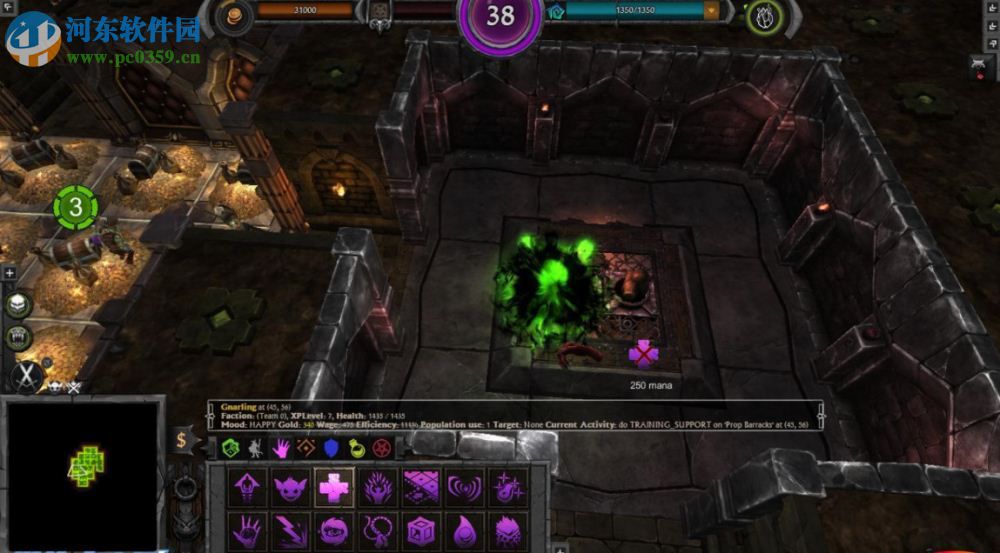This screenshot has width=1000, height=553.
Task: Select the sparkling potion spell icon
Action: pyautogui.click(x=506, y=488)
